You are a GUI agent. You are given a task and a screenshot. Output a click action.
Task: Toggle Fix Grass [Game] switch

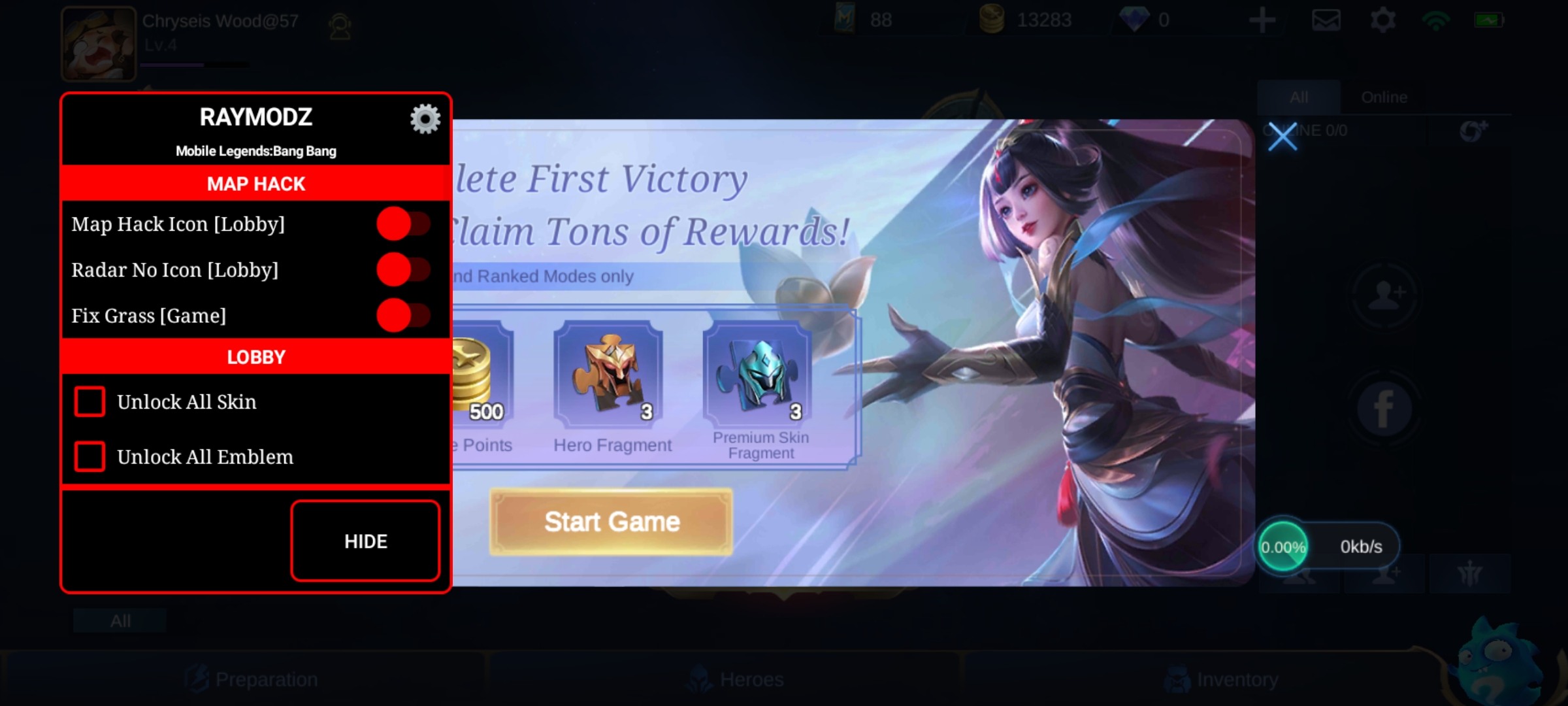point(404,315)
